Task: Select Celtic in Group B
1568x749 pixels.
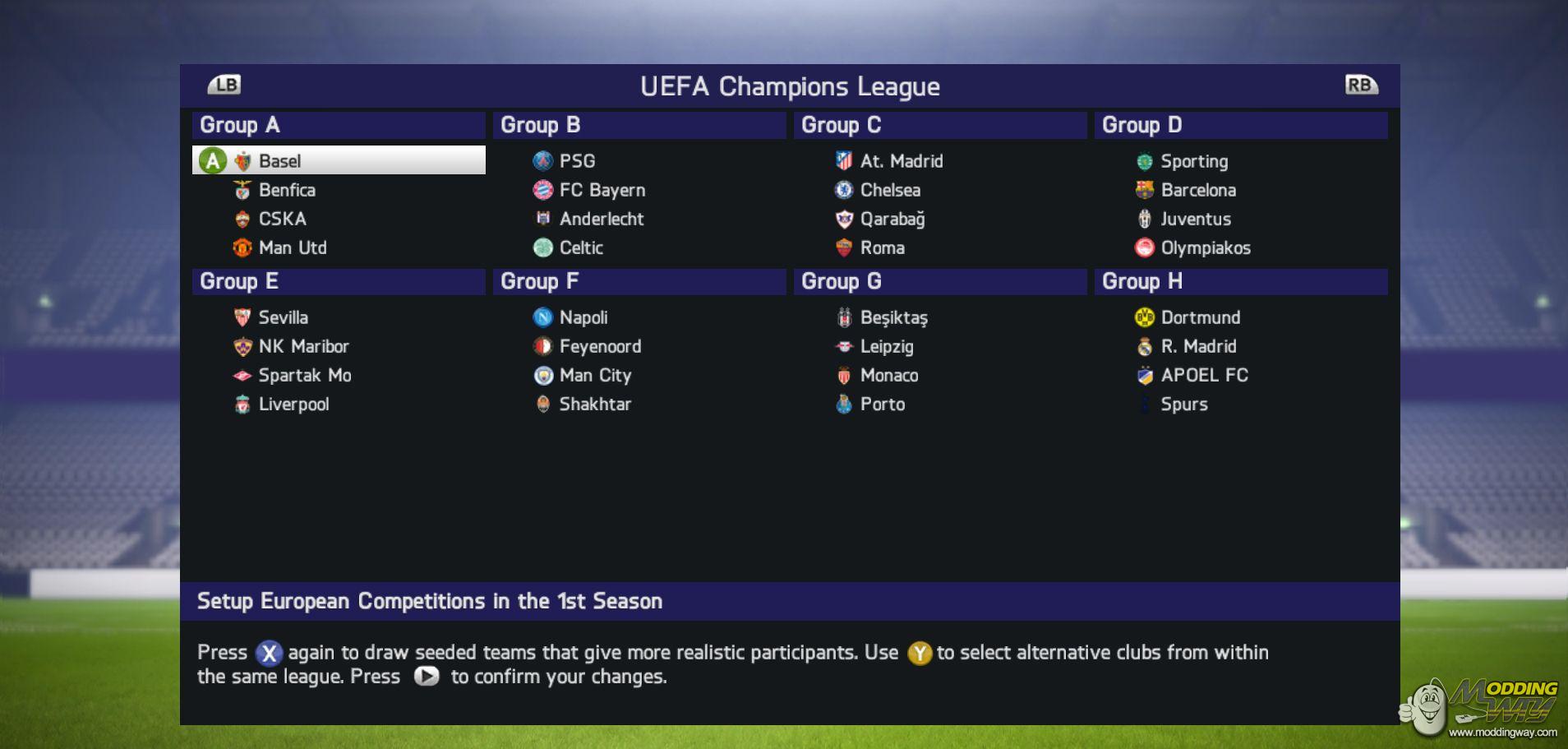Action: [x=581, y=247]
